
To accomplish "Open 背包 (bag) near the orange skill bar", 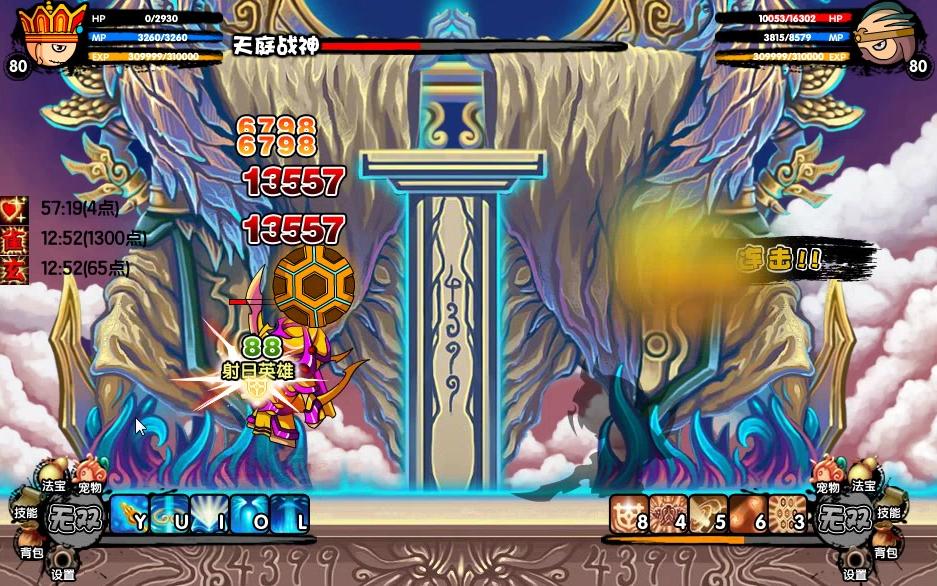I will (x=884, y=551).
